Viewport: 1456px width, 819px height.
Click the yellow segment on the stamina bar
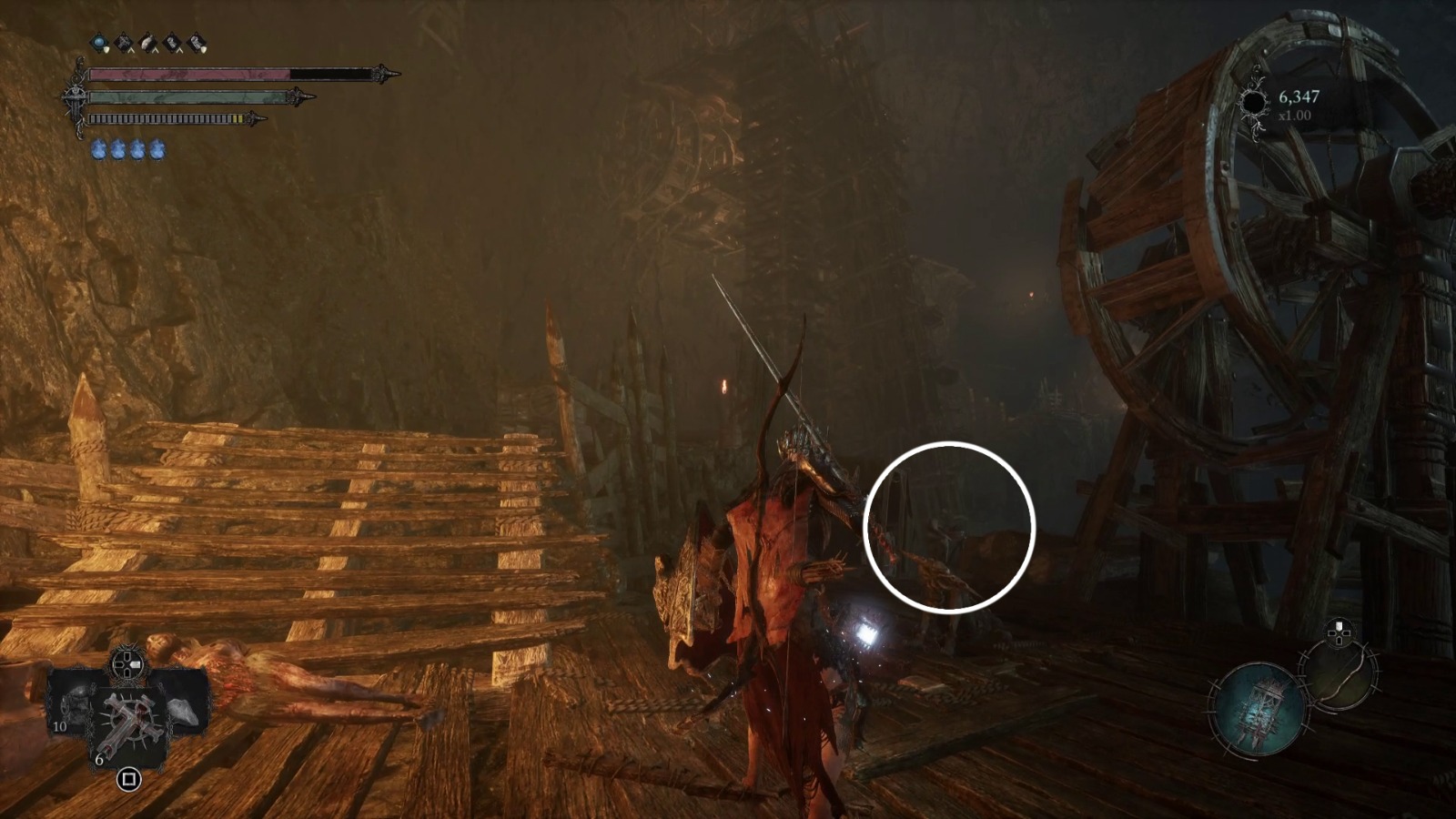tap(237, 116)
